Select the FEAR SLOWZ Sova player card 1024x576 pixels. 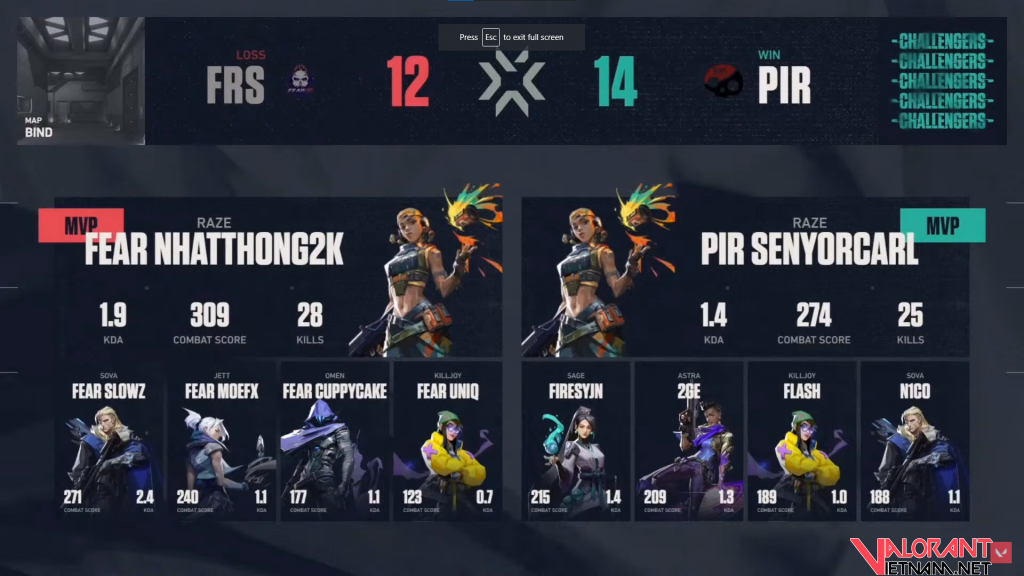(108, 441)
